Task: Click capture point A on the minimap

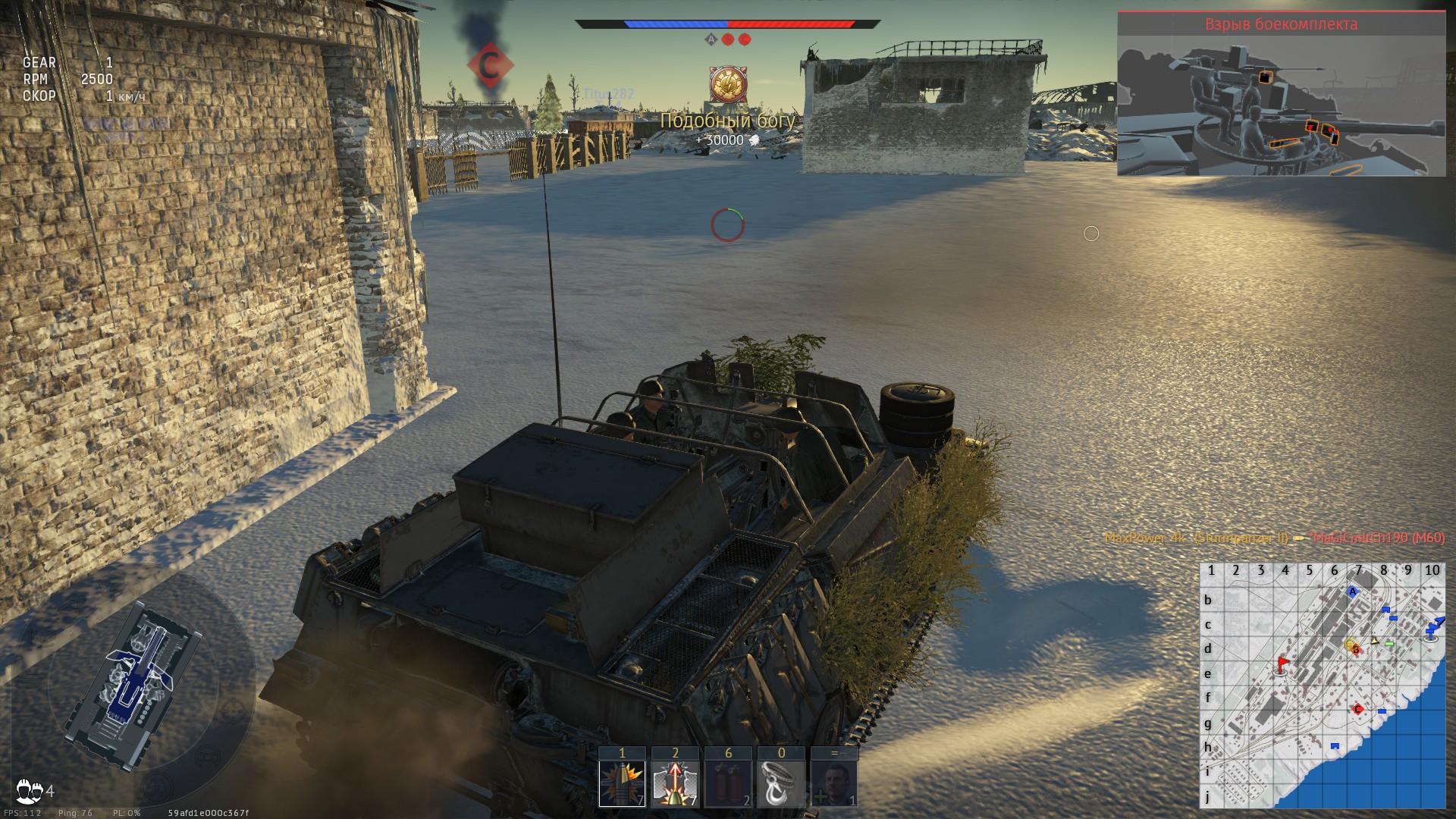Action: (x=1352, y=591)
